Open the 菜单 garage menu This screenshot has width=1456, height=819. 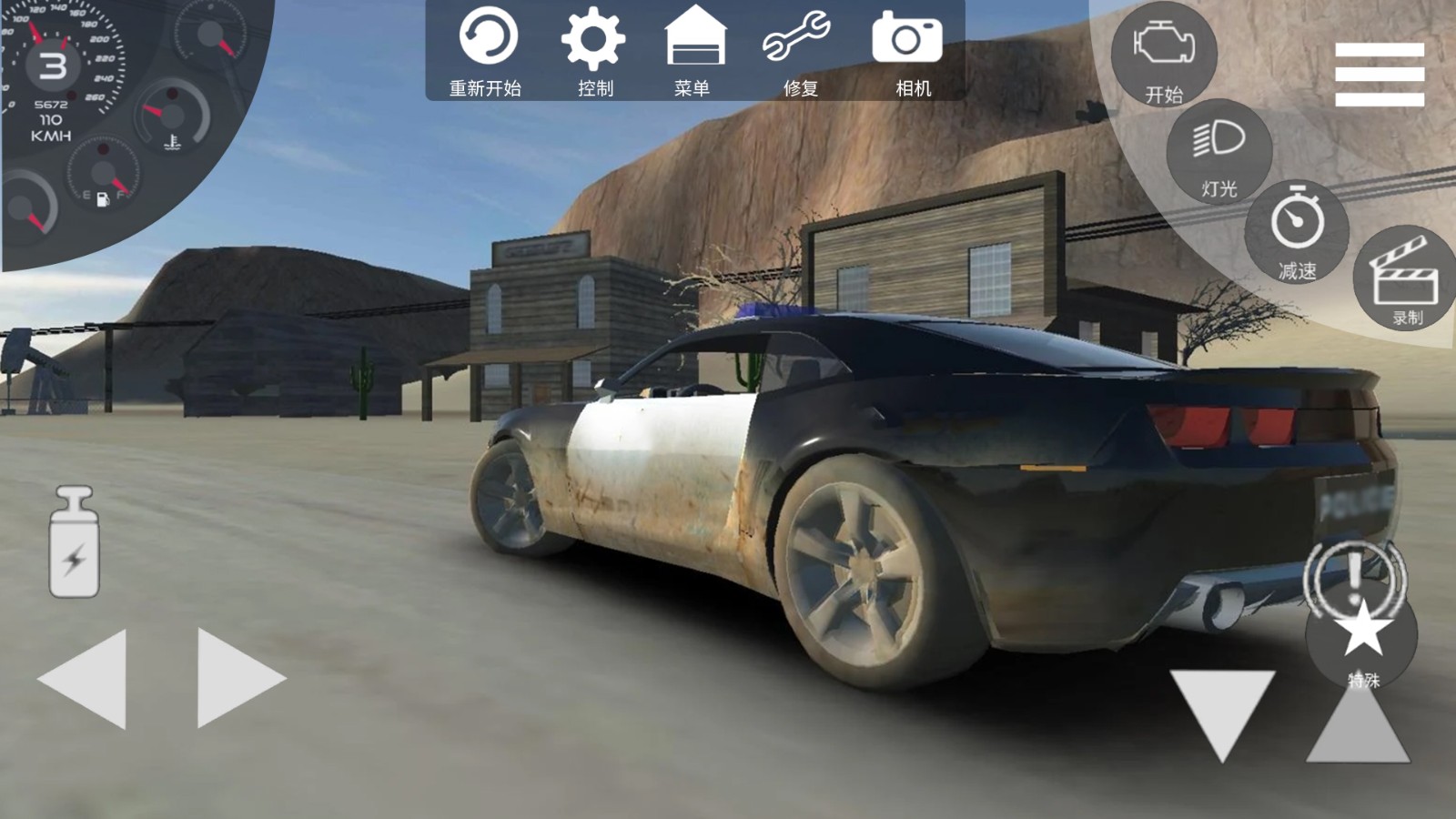pos(694,50)
